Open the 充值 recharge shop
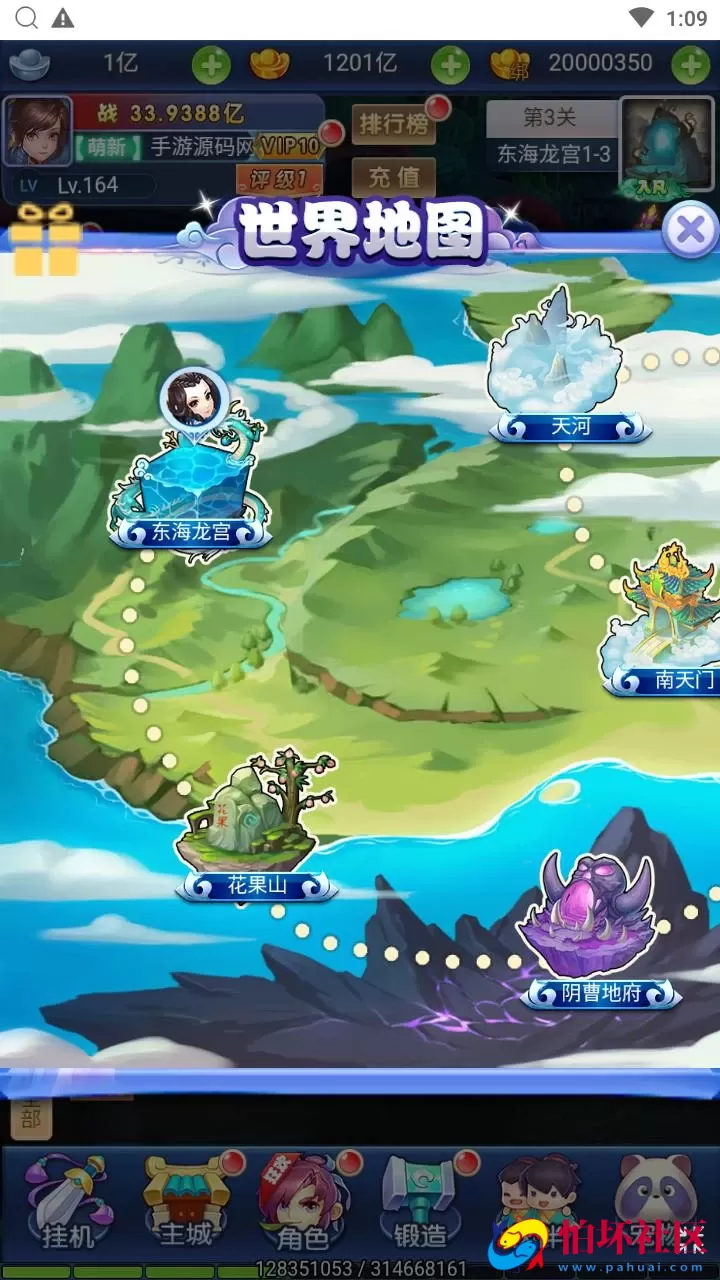Image resolution: width=720 pixels, height=1280 pixels. coord(393,177)
